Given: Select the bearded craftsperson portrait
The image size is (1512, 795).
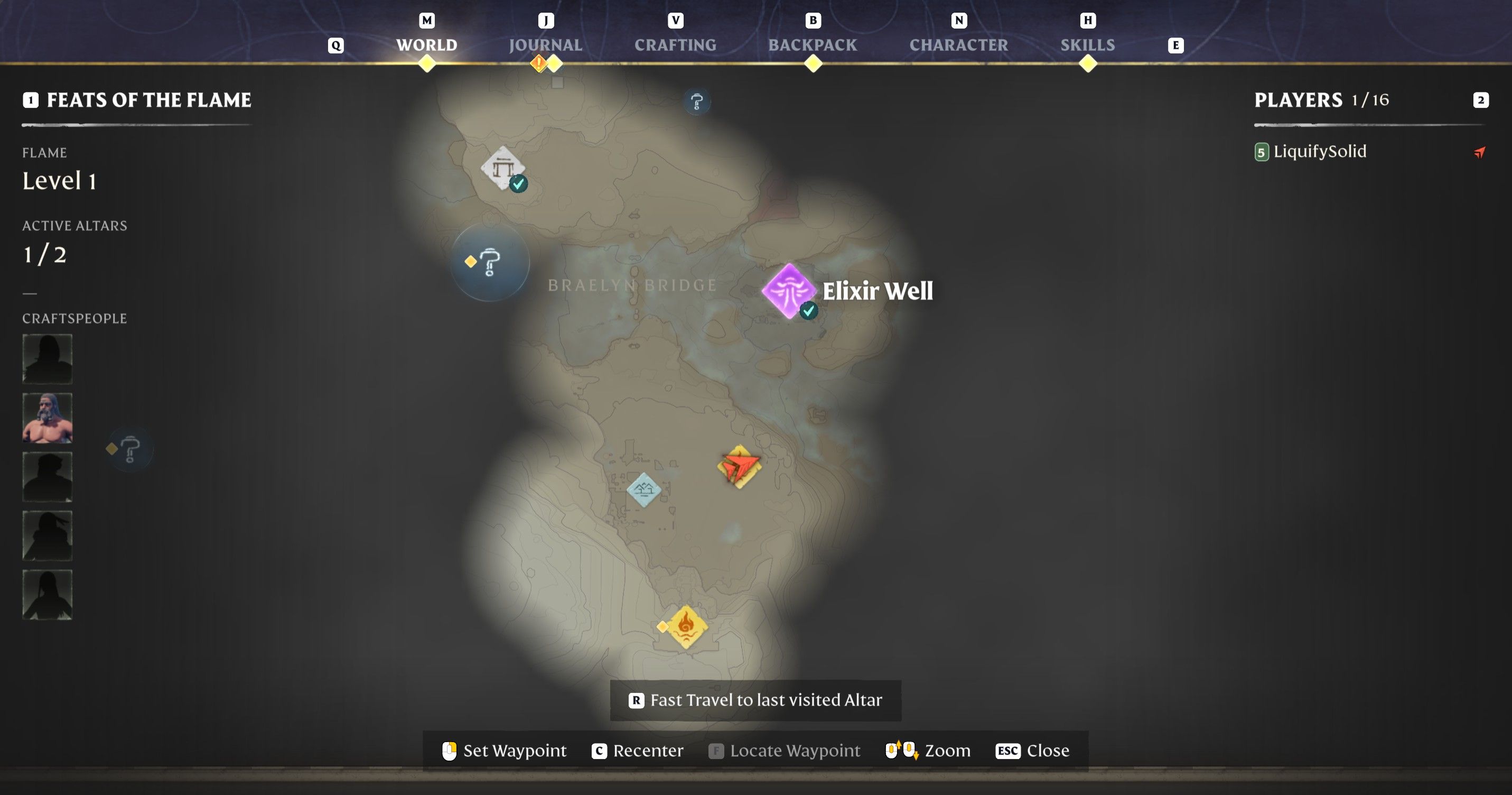Looking at the screenshot, I should pyautogui.click(x=47, y=418).
